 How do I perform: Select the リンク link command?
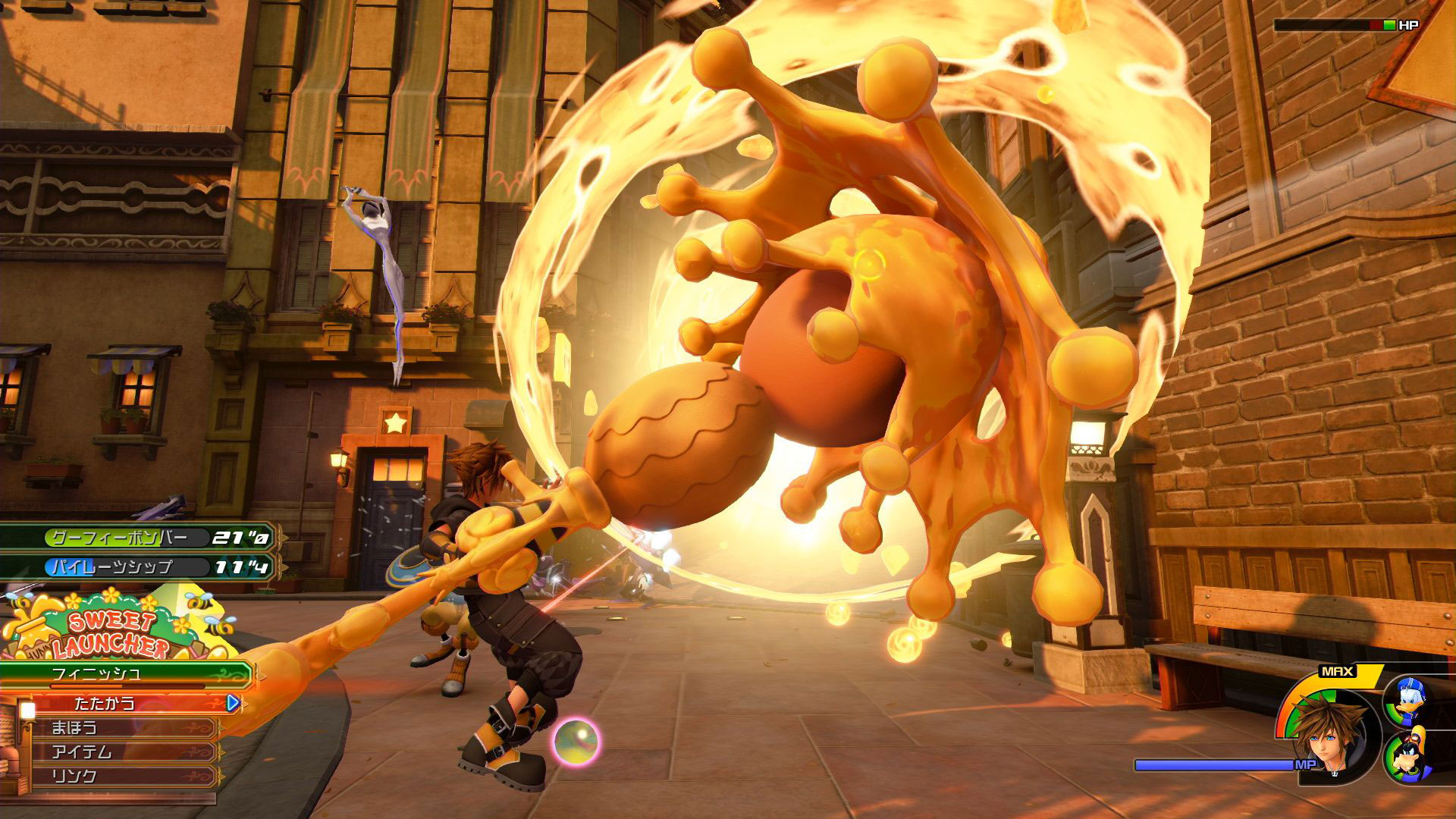click(x=114, y=777)
